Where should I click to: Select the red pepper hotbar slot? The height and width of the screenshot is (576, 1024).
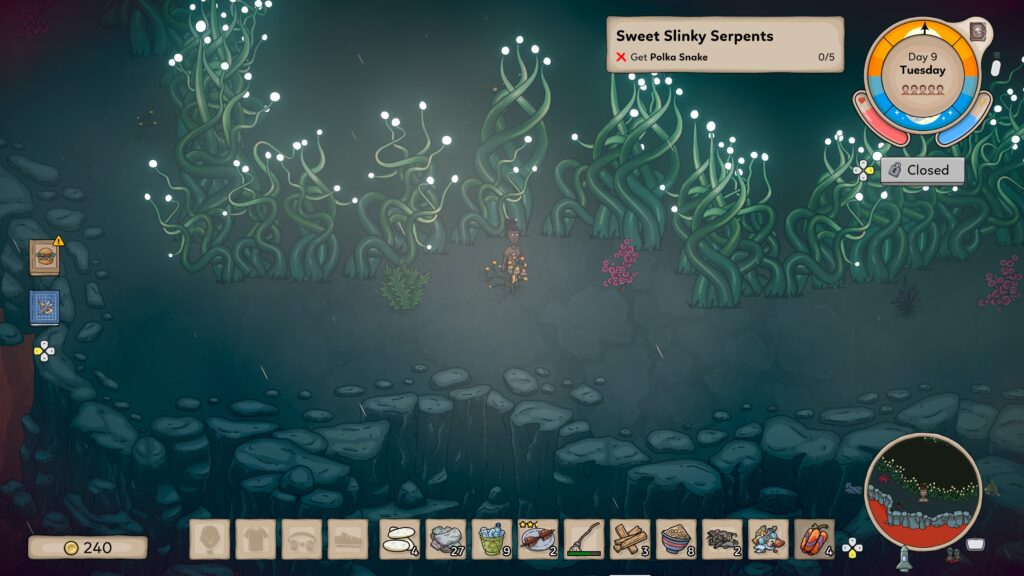click(x=814, y=539)
